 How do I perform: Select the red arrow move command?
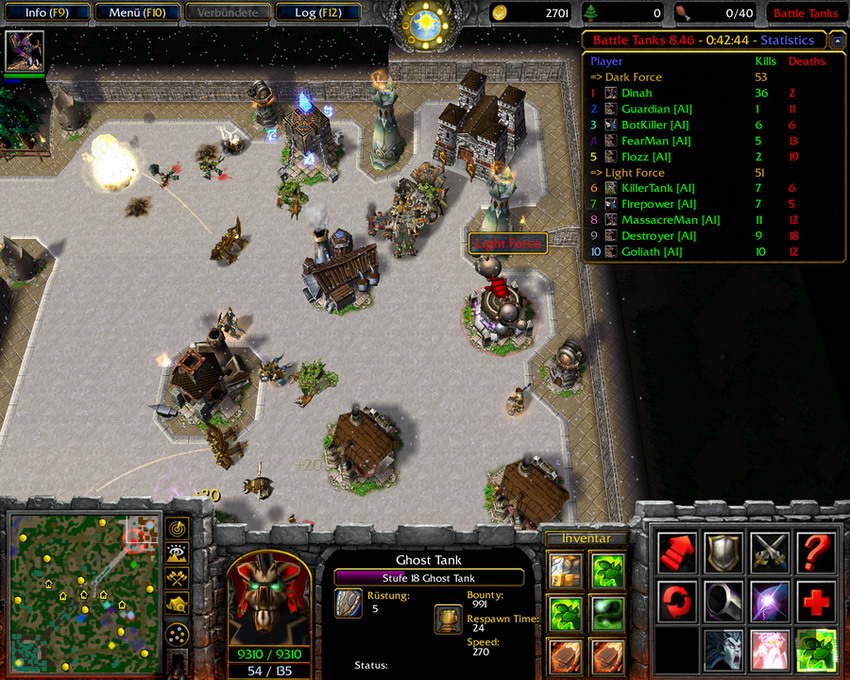pyautogui.click(x=675, y=553)
